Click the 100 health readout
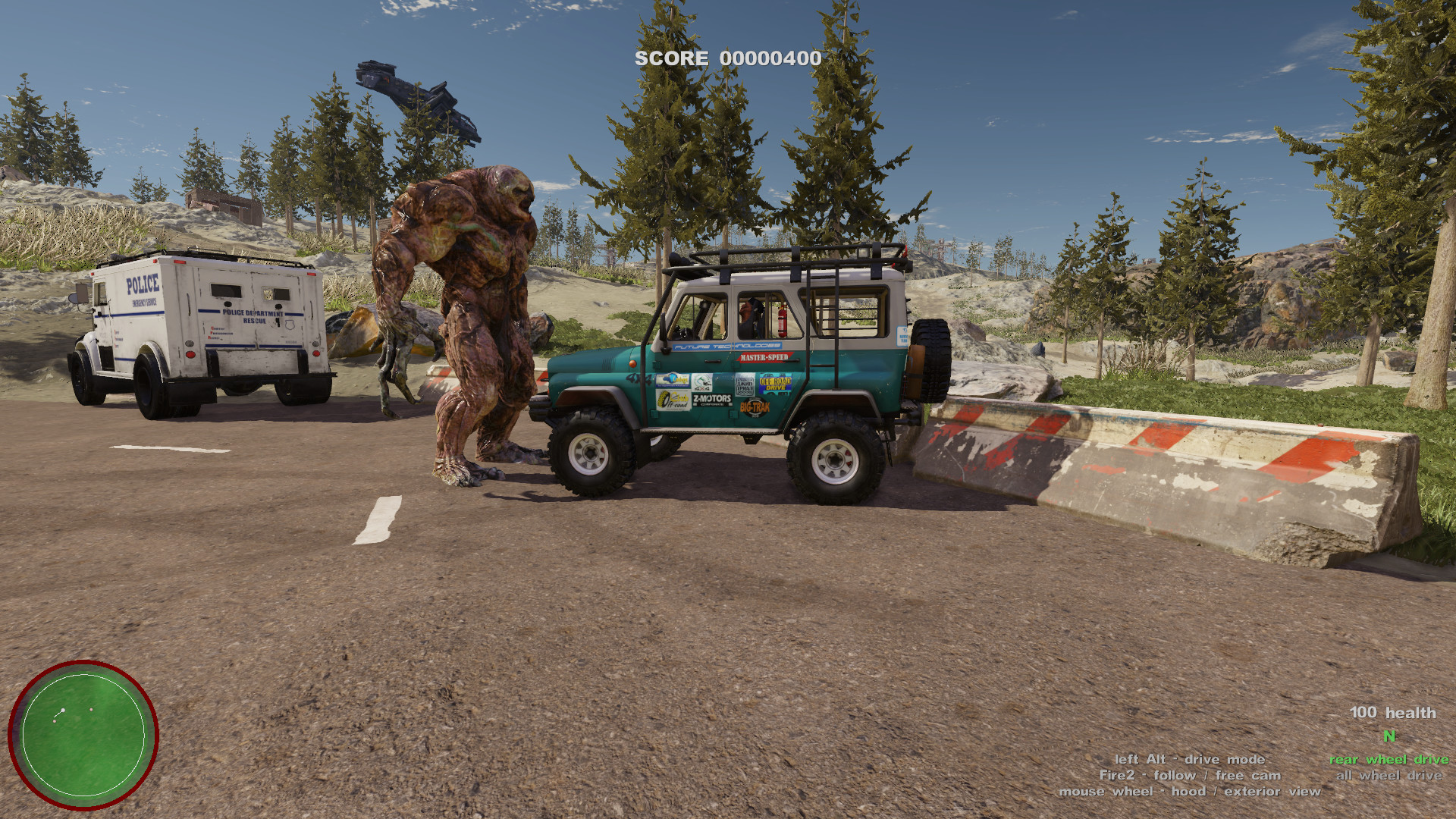The width and height of the screenshot is (1456, 819). pyautogui.click(x=1393, y=714)
